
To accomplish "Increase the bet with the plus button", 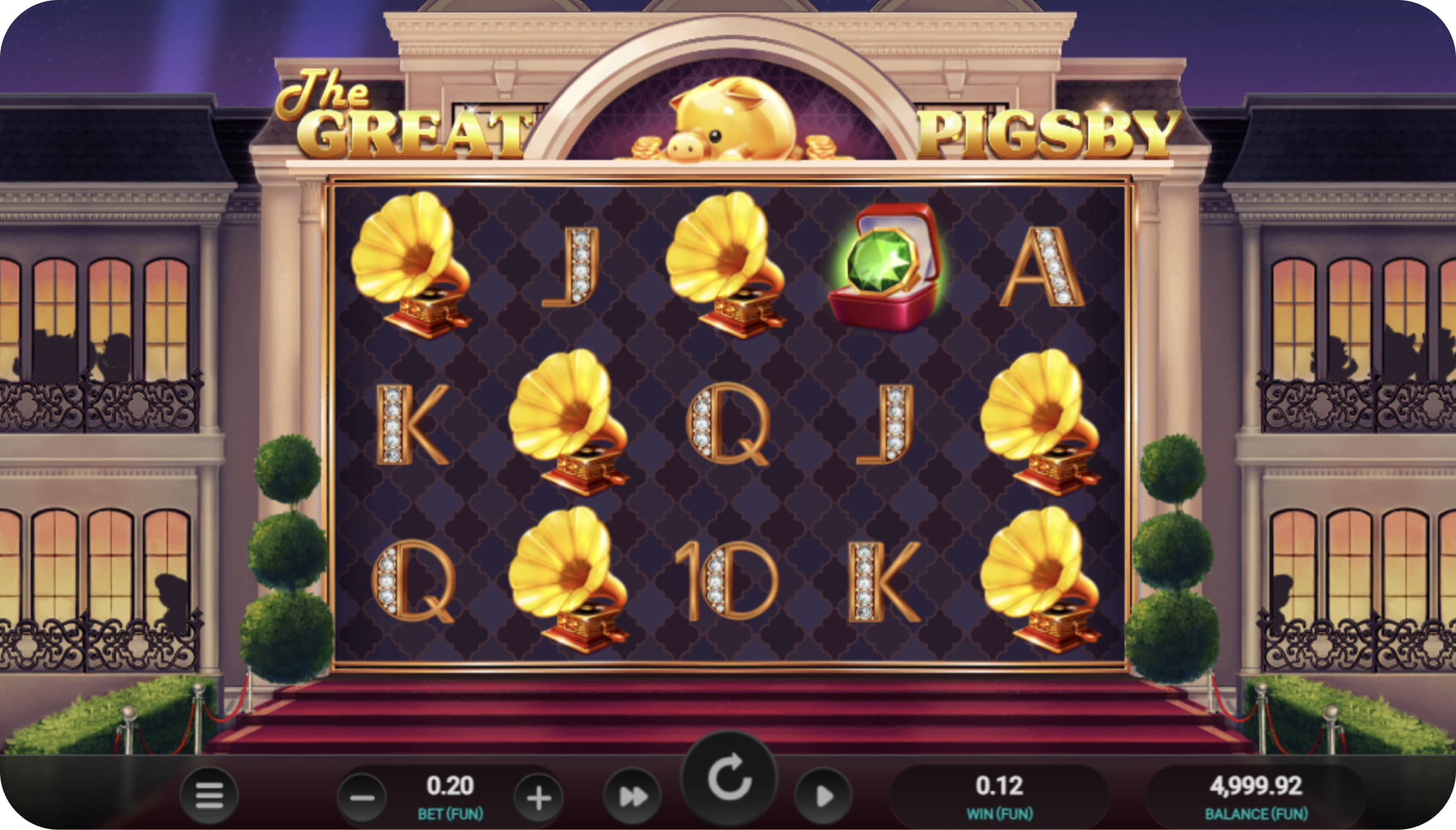I will pos(539,797).
